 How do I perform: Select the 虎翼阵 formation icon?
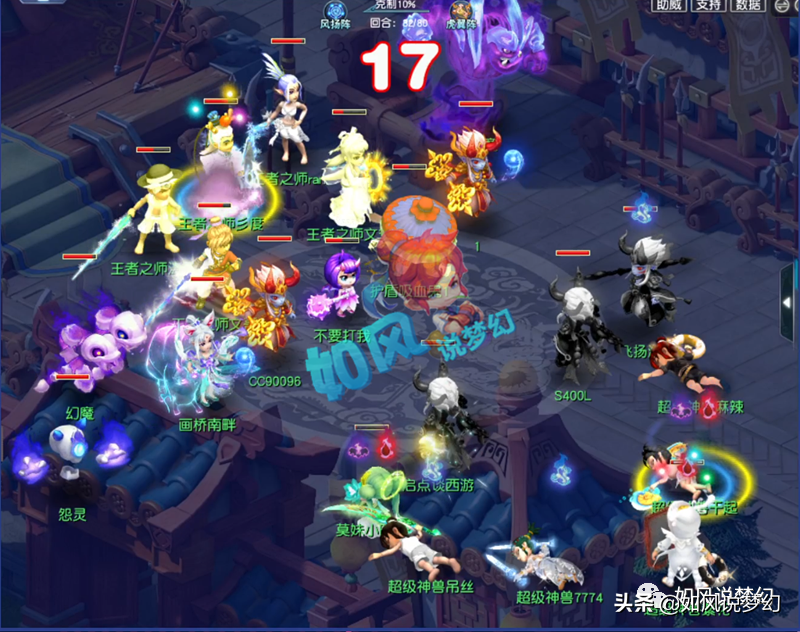(460, 9)
